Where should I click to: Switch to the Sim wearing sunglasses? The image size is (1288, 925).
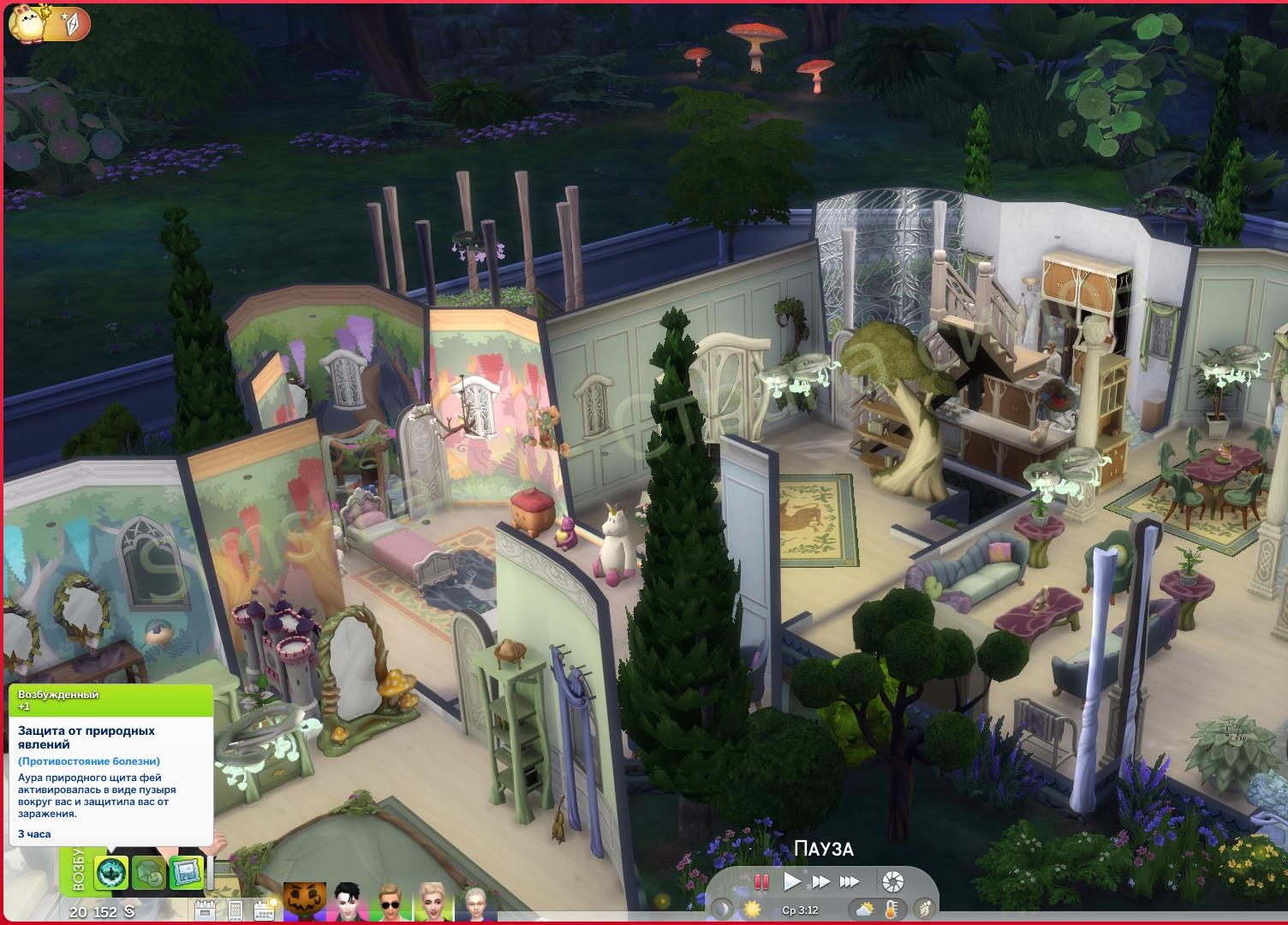click(x=391, y=904)
